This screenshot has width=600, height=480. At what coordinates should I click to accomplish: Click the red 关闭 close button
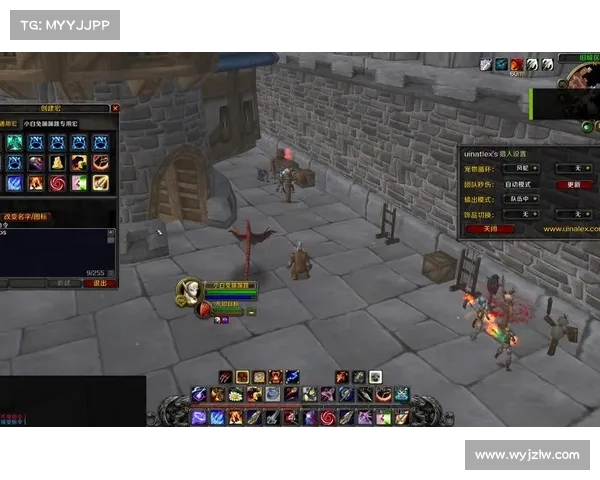(490, 228)
